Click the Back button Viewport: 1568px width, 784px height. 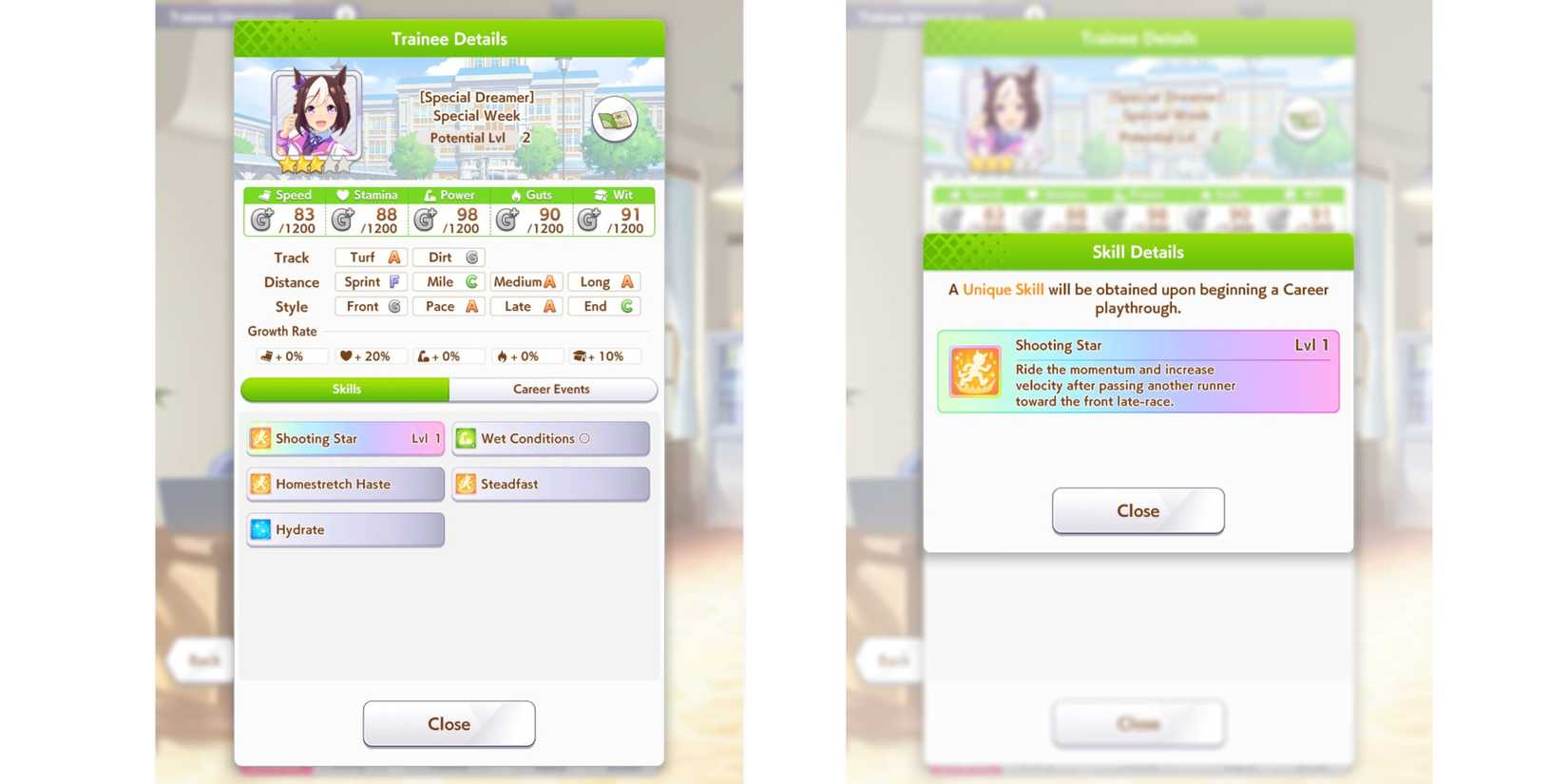pyautogui.click(x=200, y=660)
